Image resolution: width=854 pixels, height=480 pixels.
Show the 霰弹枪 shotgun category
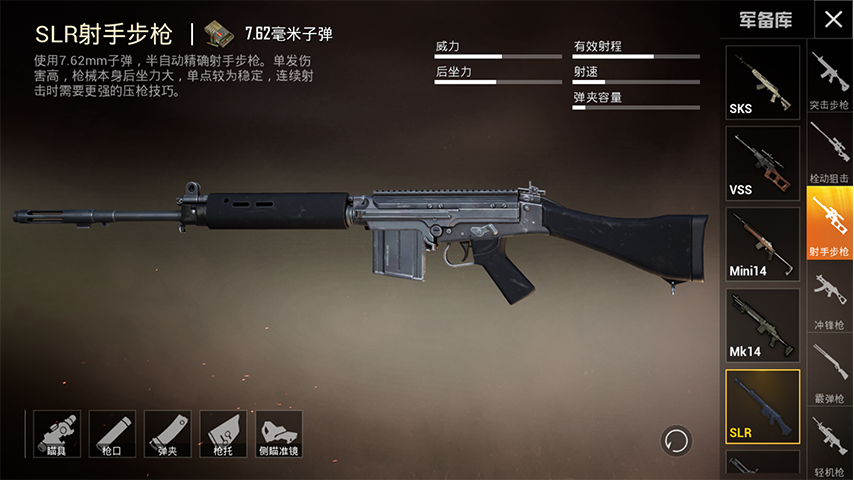pyautogui.click(x=829, y=371)
